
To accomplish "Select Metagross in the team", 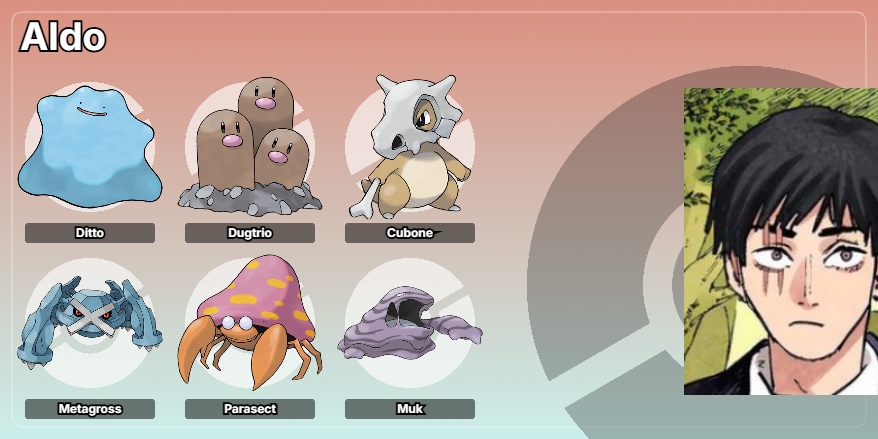I will (x=90, y=323).
